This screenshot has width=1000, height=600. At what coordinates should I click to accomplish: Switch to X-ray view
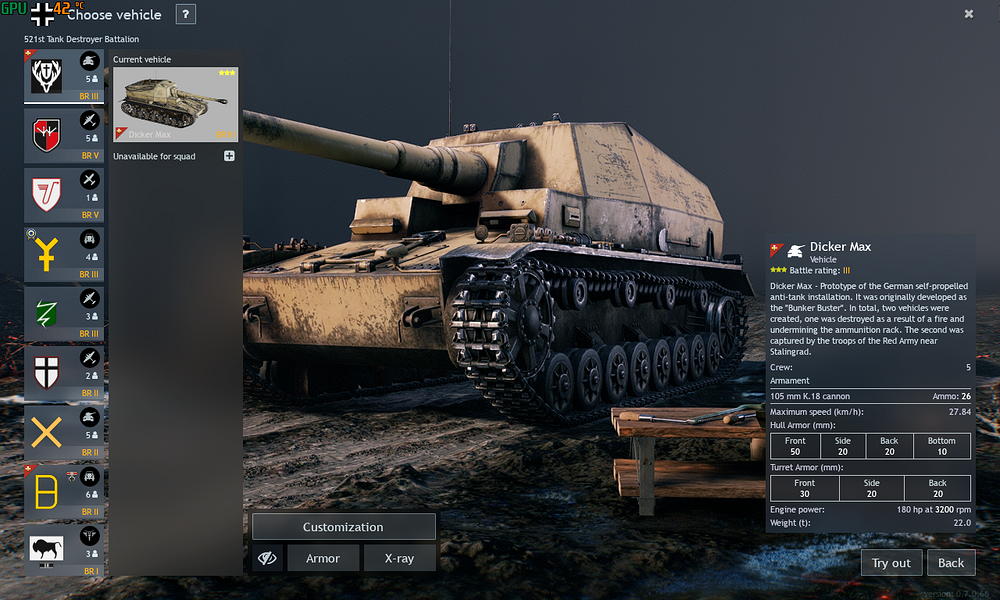click(x=399, y=559)
